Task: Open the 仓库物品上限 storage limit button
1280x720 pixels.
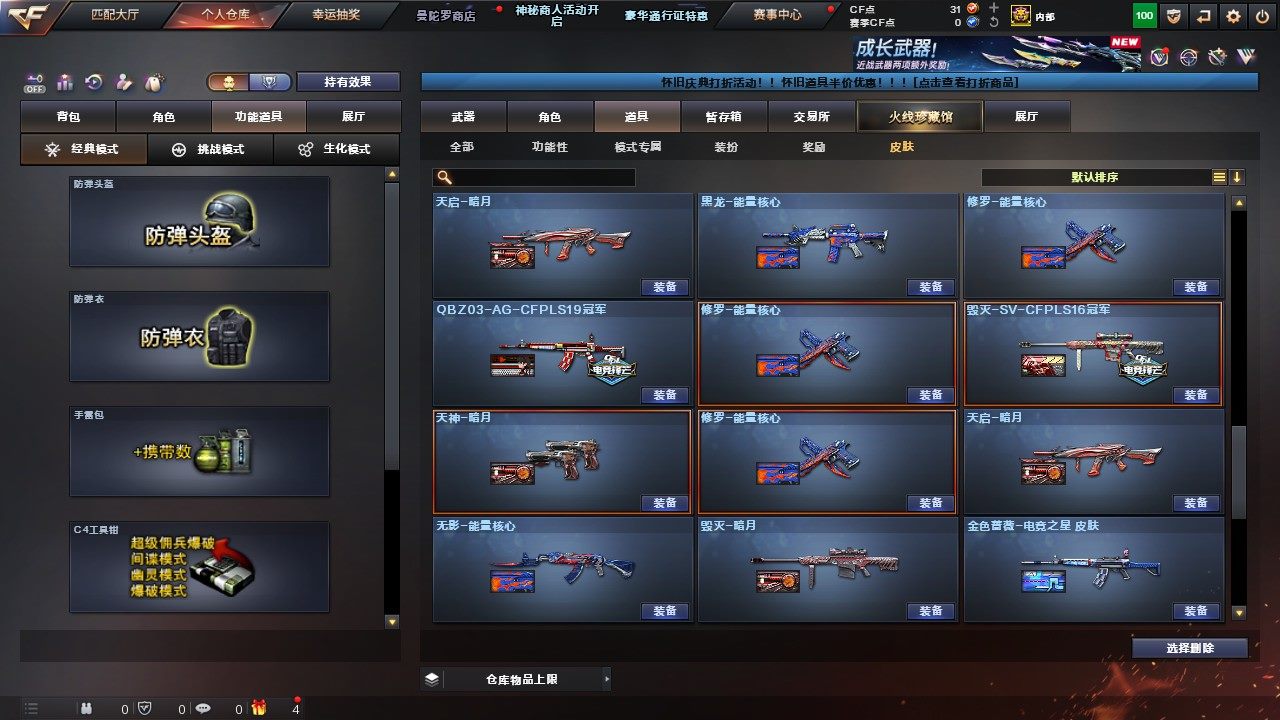Action: coord(516,679)
